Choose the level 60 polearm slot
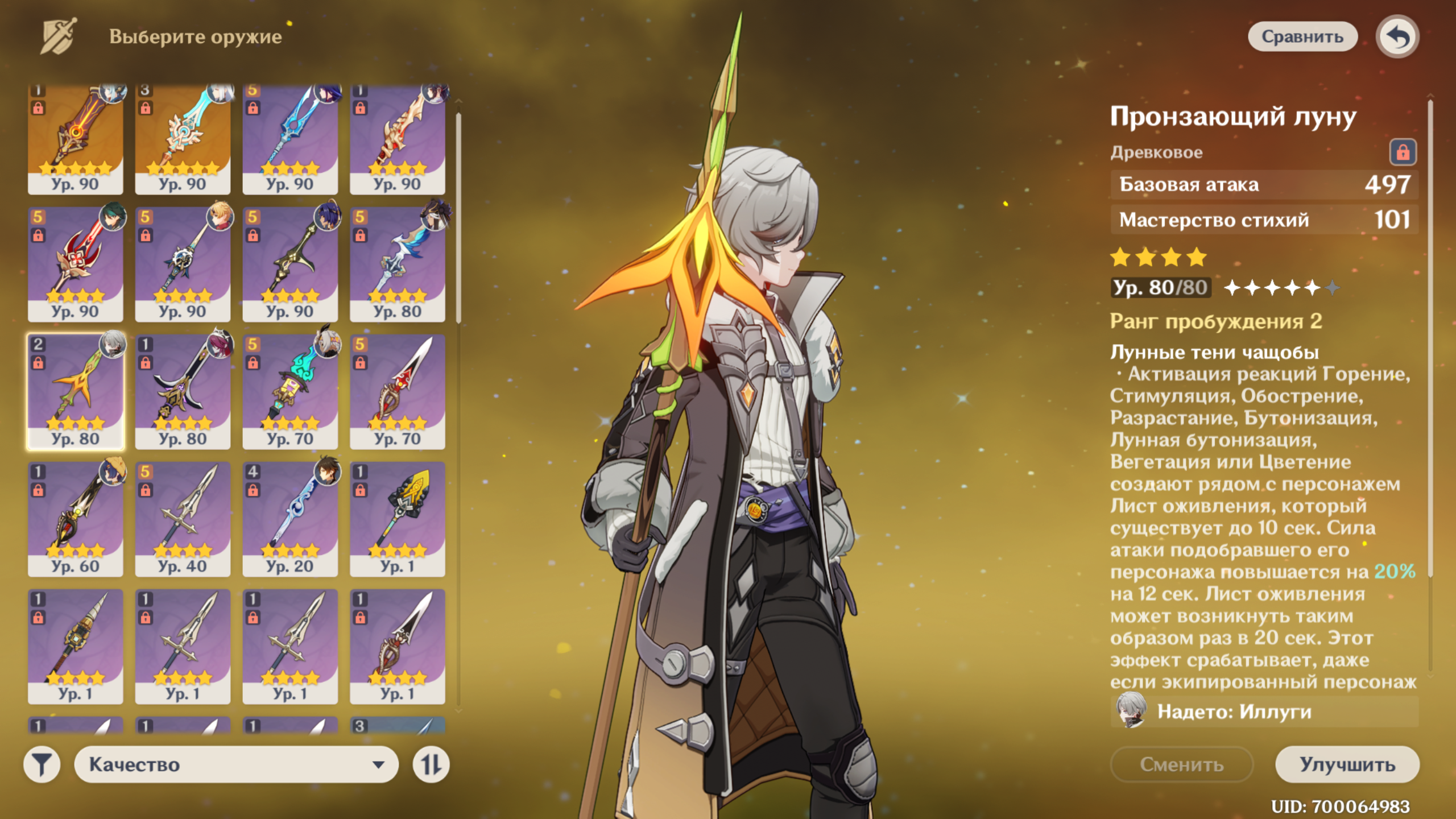This screenshot has height=819, width=1456. 75,519
